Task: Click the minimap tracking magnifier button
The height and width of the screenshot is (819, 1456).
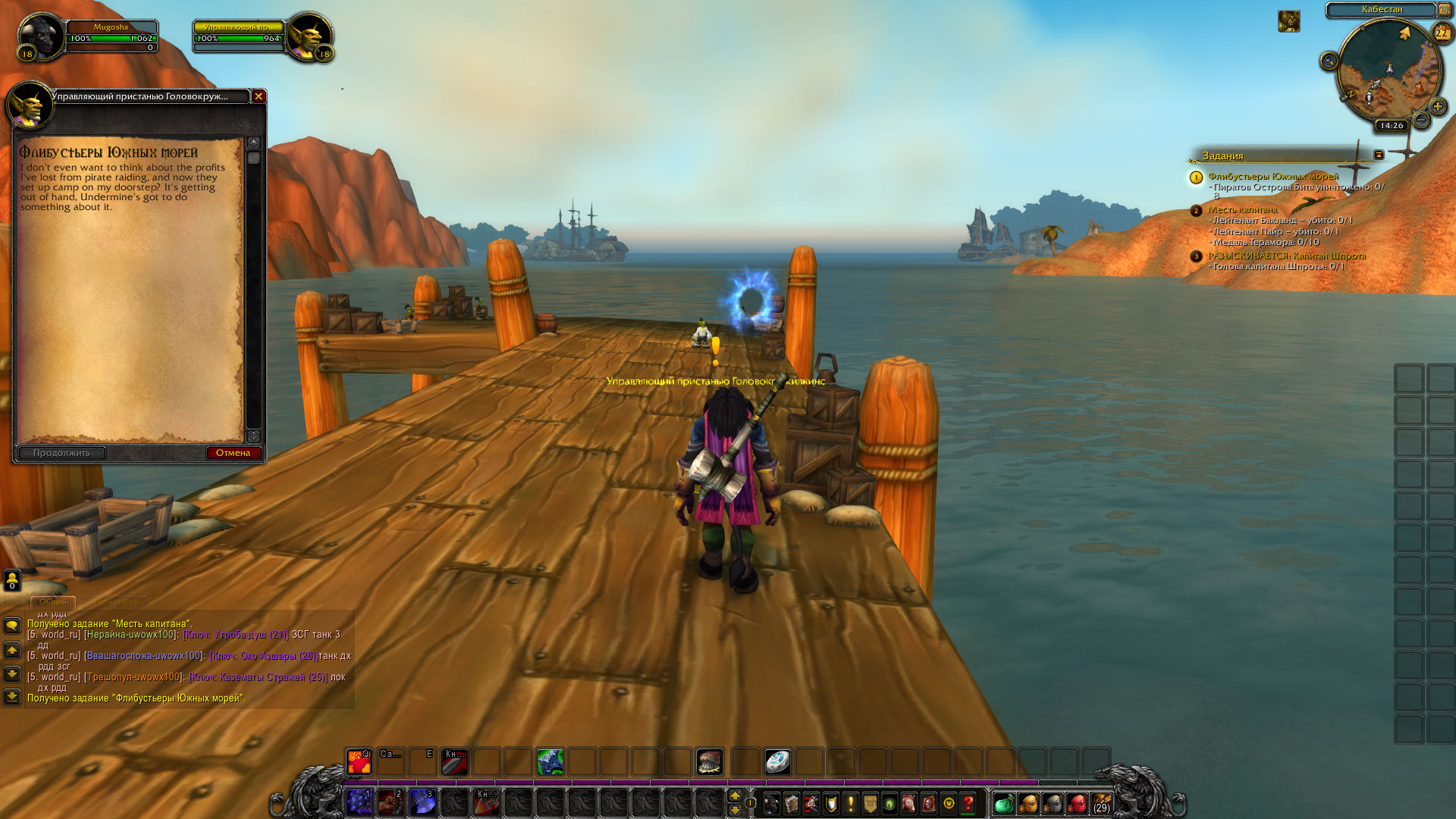Action: pos(1329,61)
